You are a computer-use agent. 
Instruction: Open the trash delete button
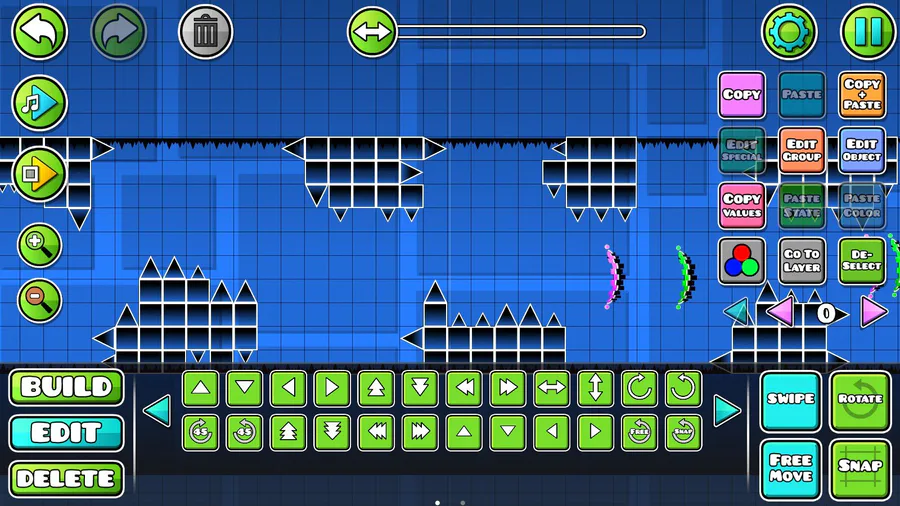pyautogui.click(x=205, y=32)
